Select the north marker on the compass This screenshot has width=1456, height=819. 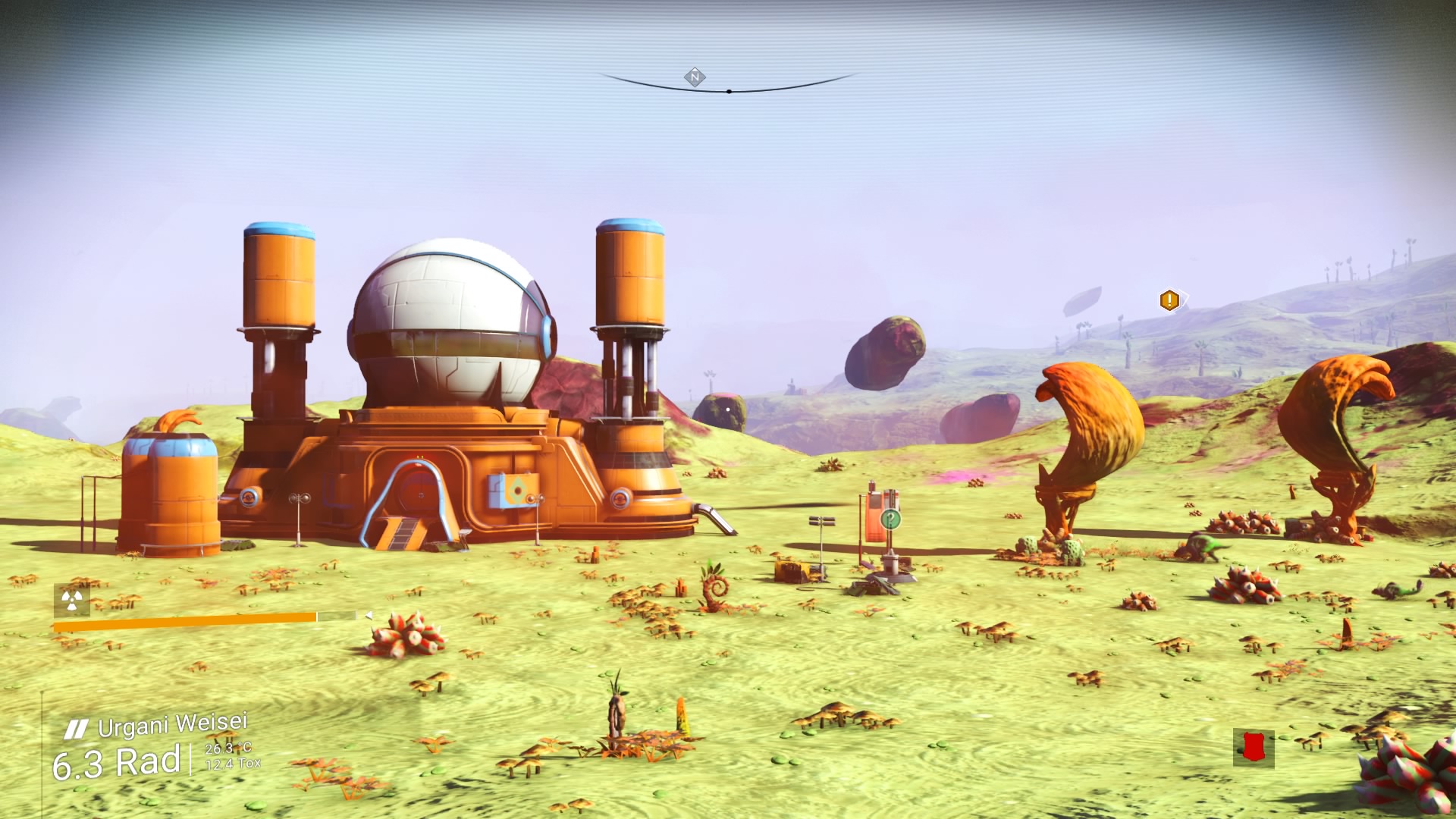tap(695, 77)
